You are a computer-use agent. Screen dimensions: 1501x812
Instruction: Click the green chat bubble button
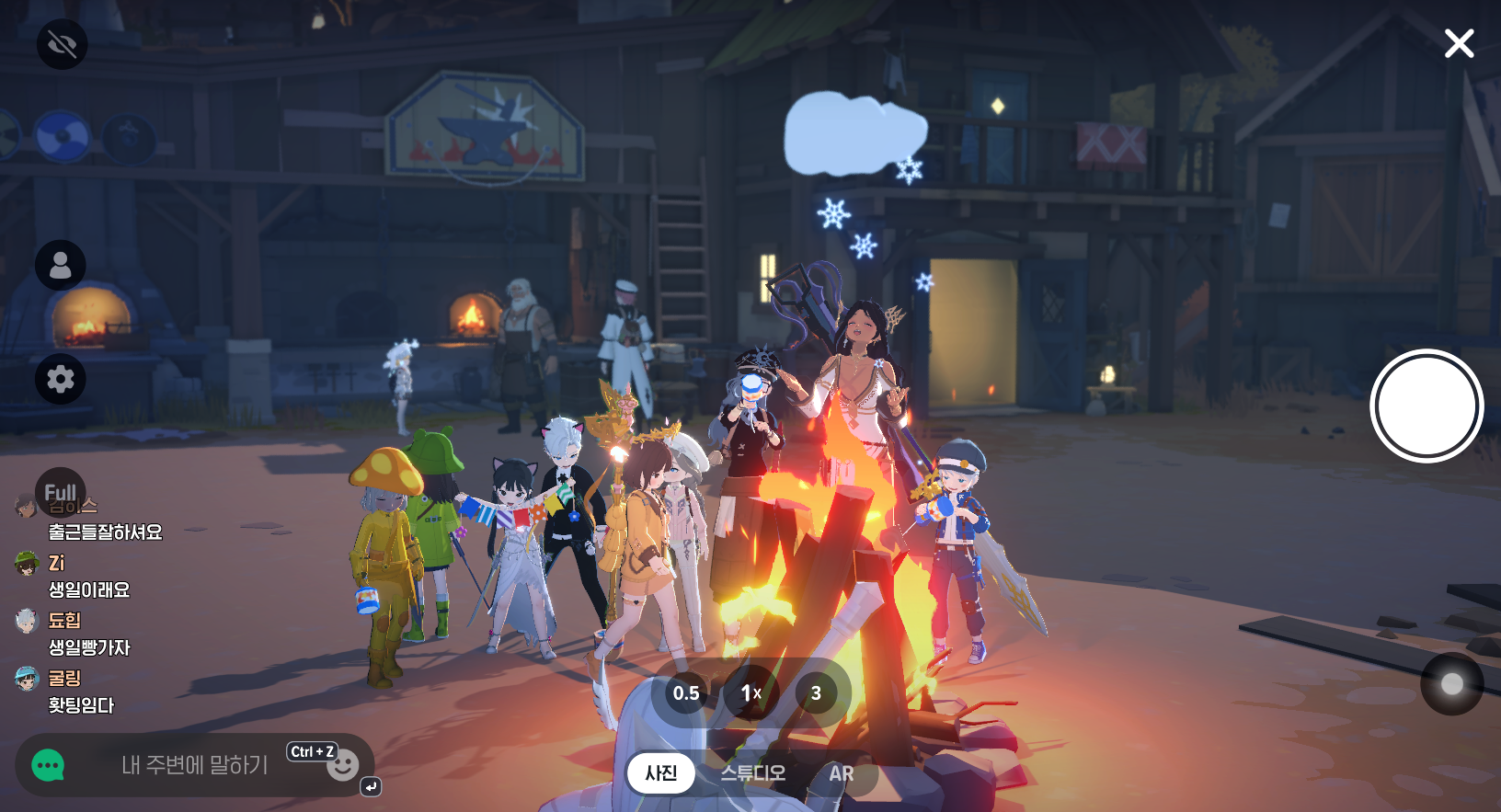point(48,765)
